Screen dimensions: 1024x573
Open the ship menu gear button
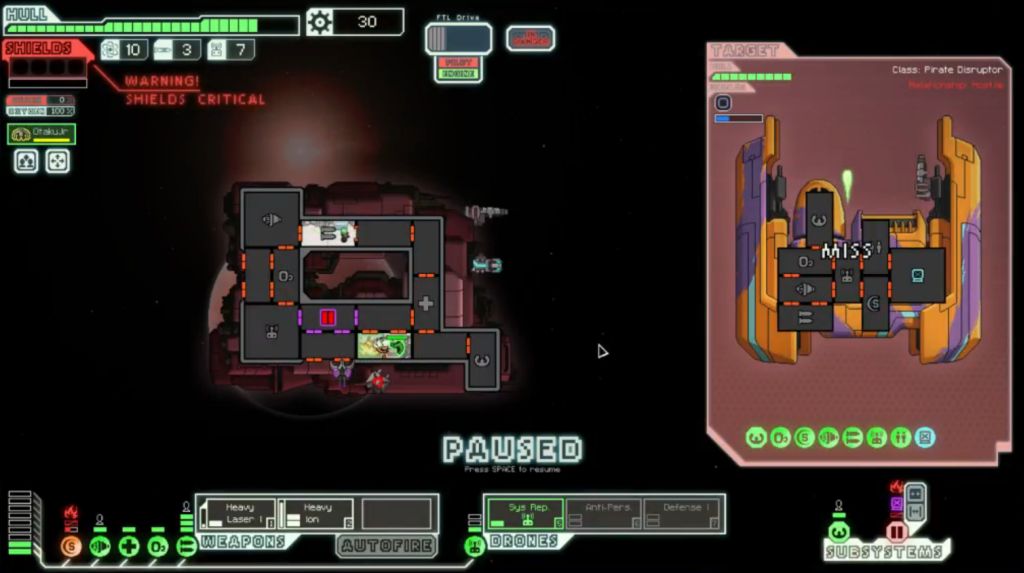point(319,22)
